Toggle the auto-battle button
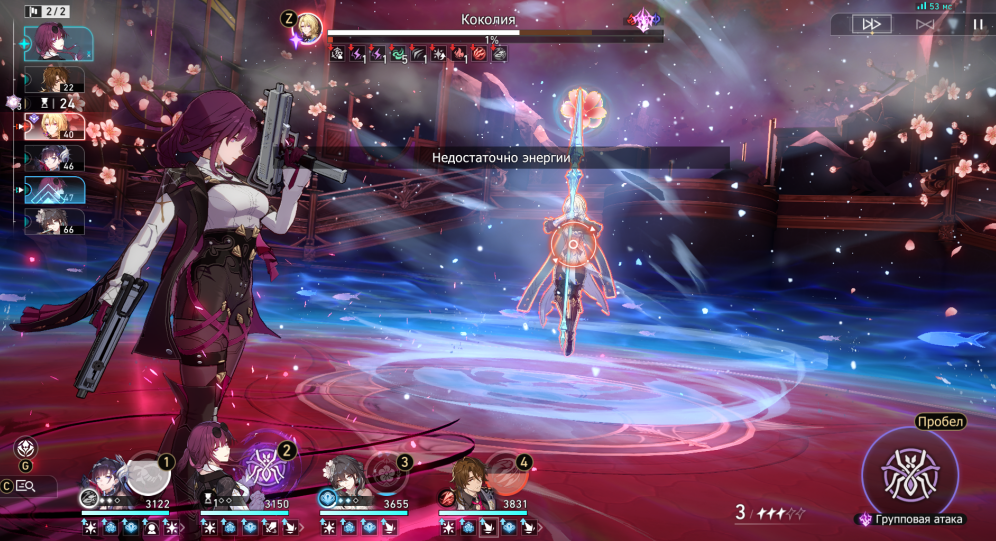This screenshot has height=541, width=996. coord(925,24)
